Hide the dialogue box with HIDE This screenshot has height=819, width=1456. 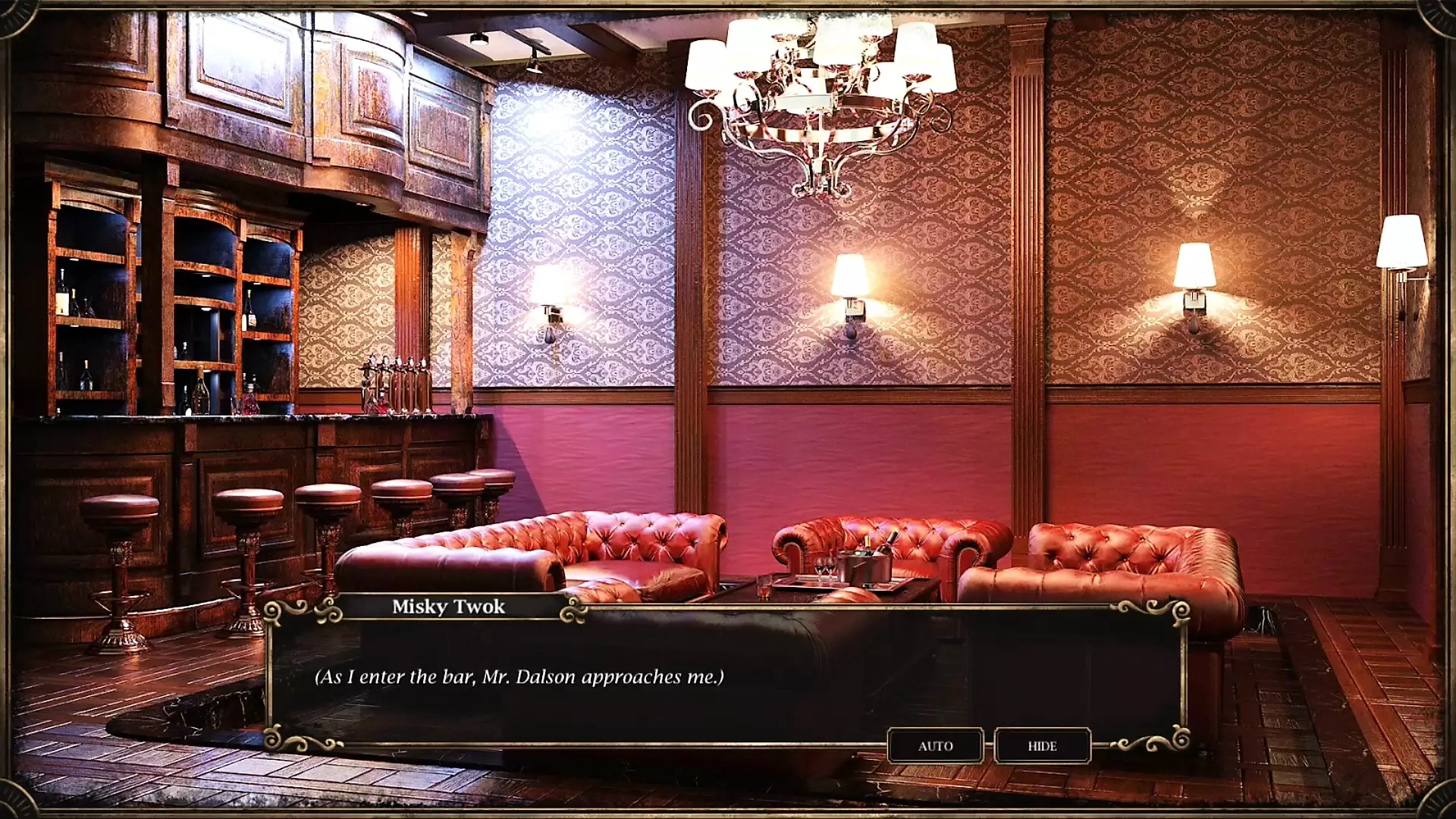1042,746
